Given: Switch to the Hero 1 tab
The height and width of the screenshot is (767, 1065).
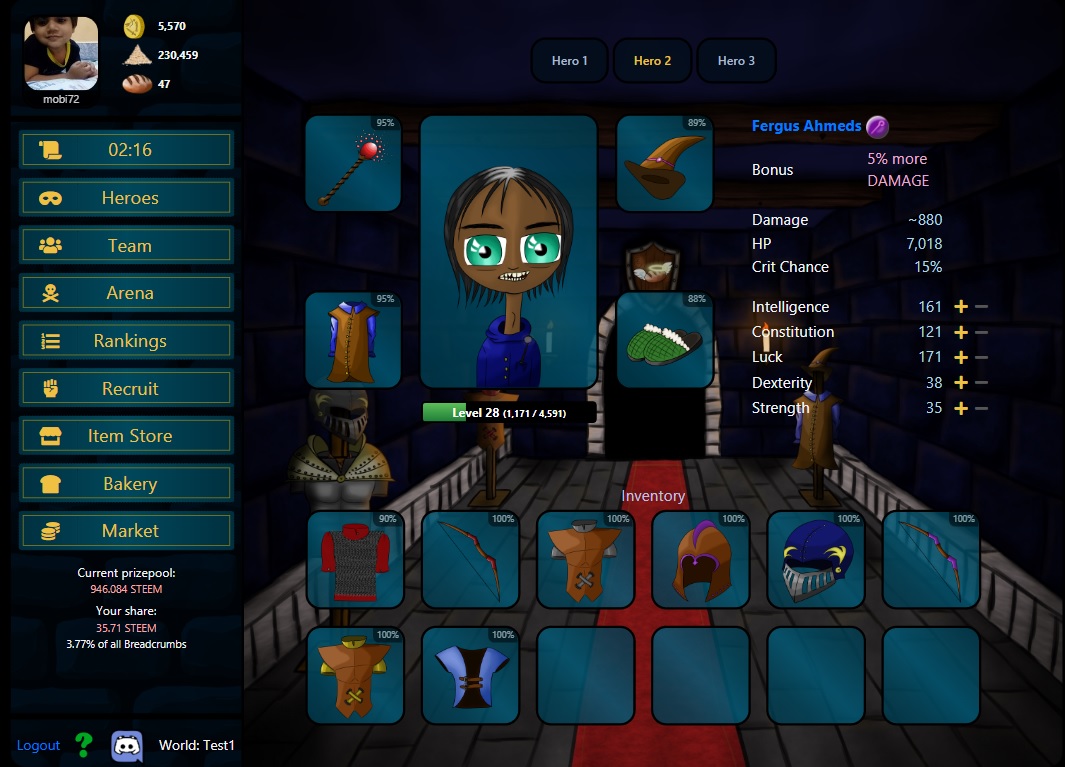Looking at the screenshot, I should coord(570,61).
